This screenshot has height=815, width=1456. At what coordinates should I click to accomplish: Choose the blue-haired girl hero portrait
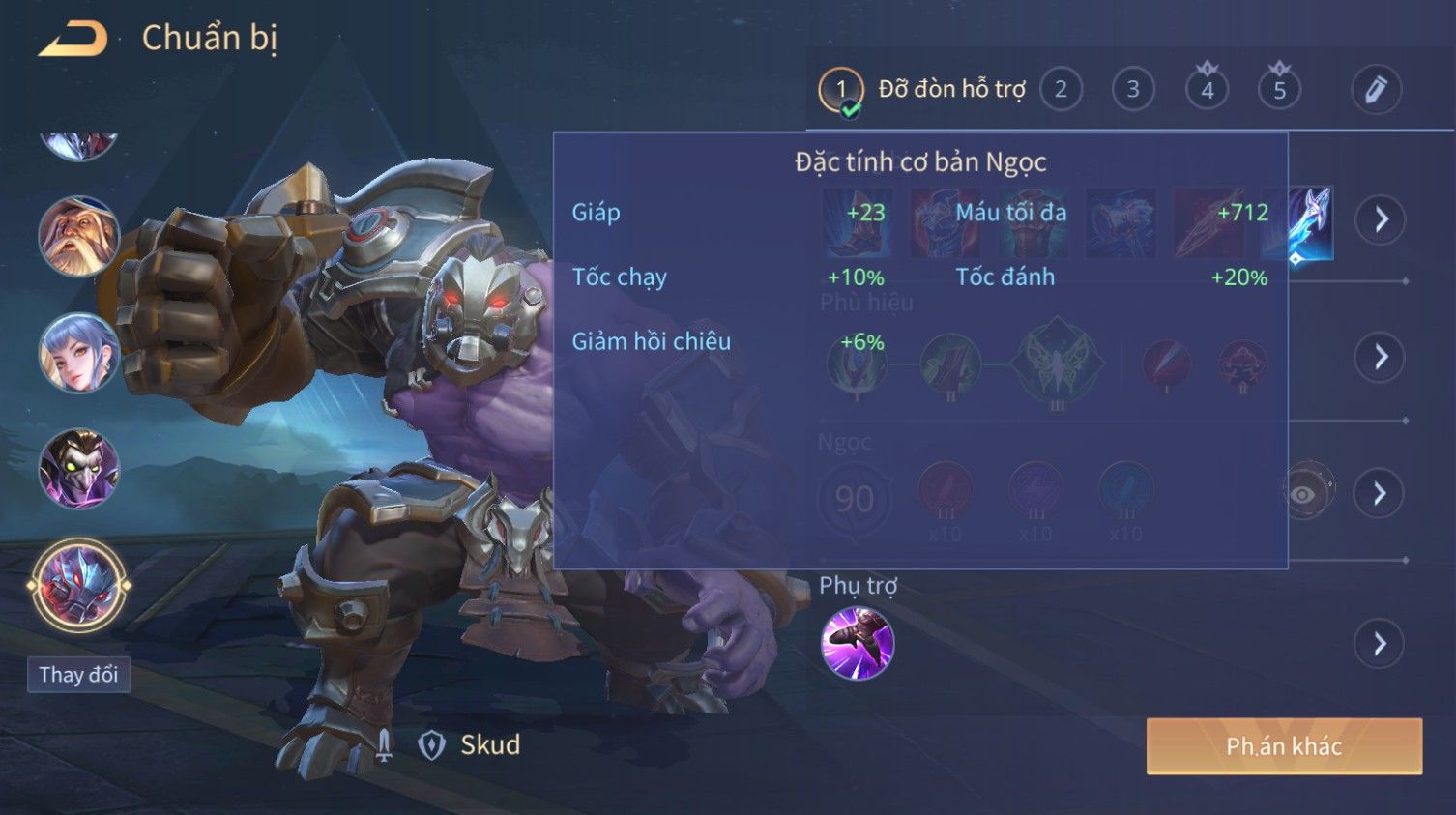pos(78,354)
